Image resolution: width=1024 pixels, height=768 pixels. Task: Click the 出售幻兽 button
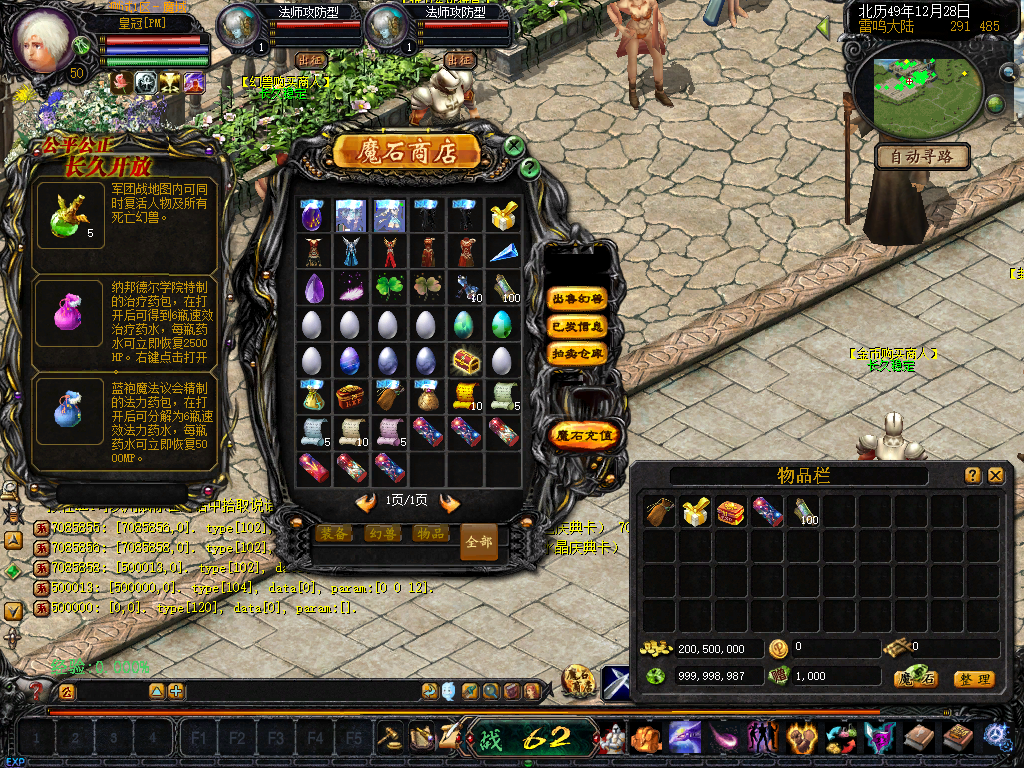[x=578, y=298]
